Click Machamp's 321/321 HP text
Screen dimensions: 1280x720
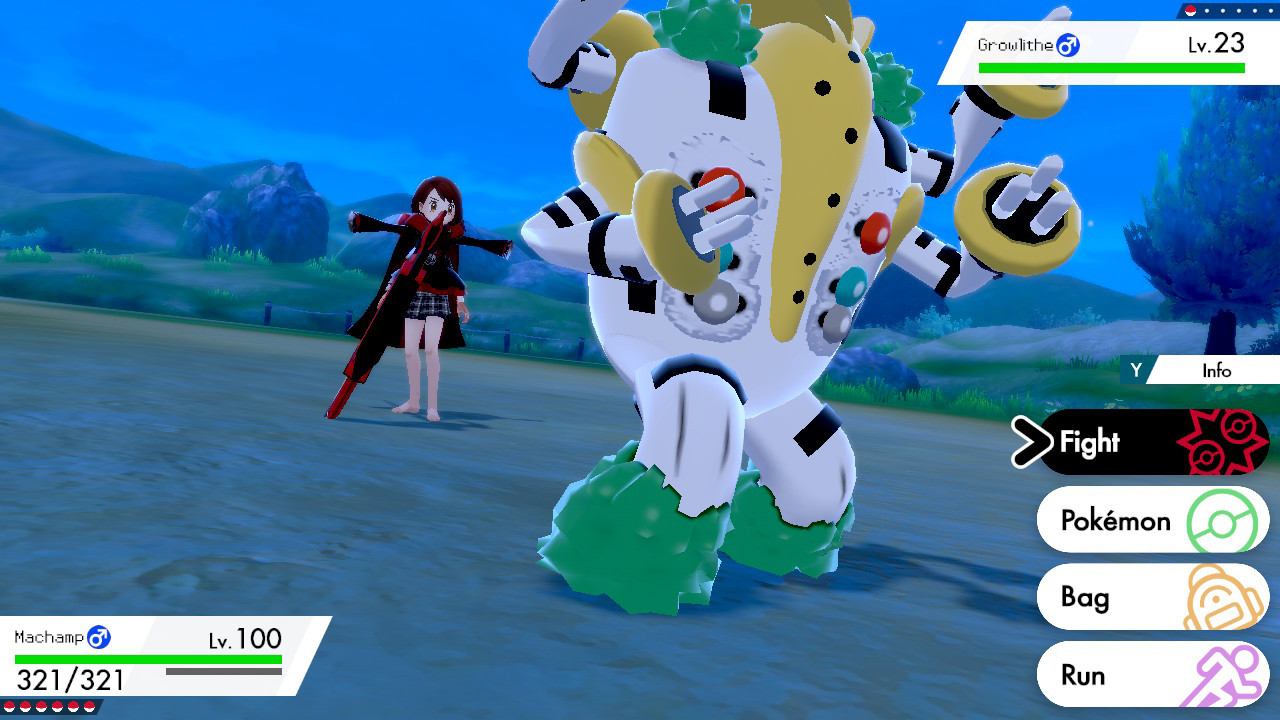point(68,678)
